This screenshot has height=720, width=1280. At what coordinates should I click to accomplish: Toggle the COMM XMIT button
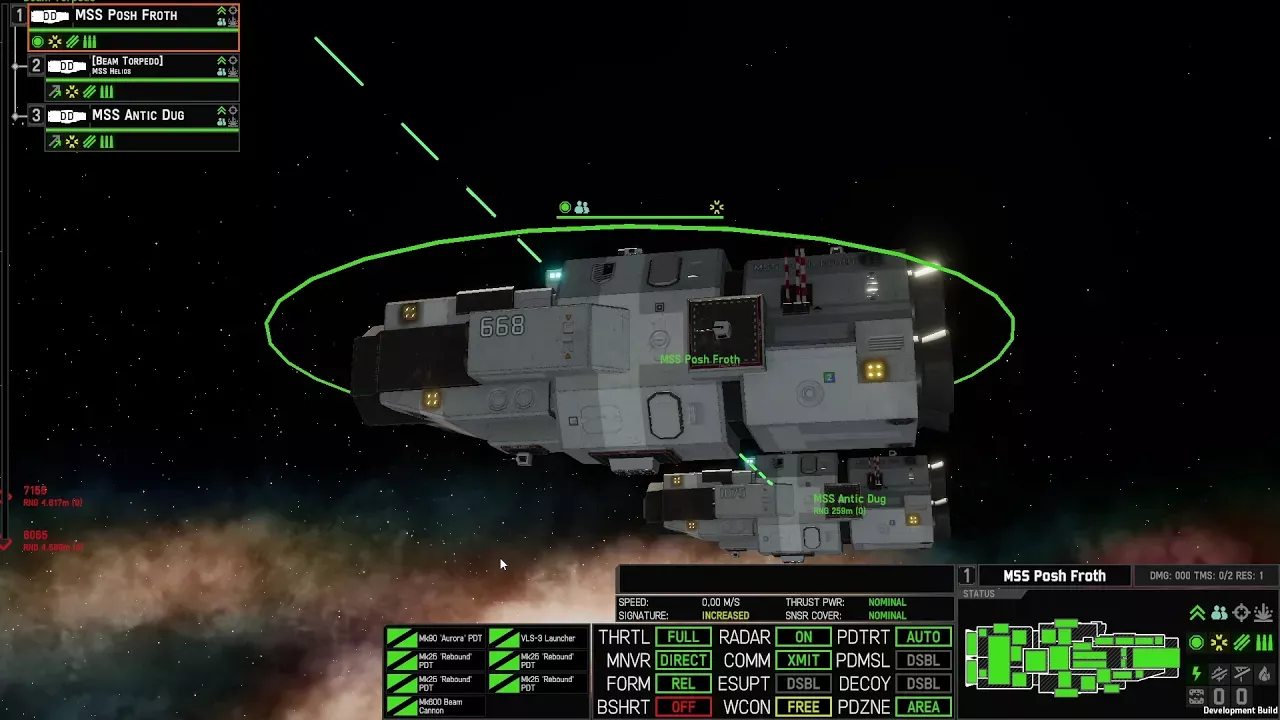(x=803, y=660)
